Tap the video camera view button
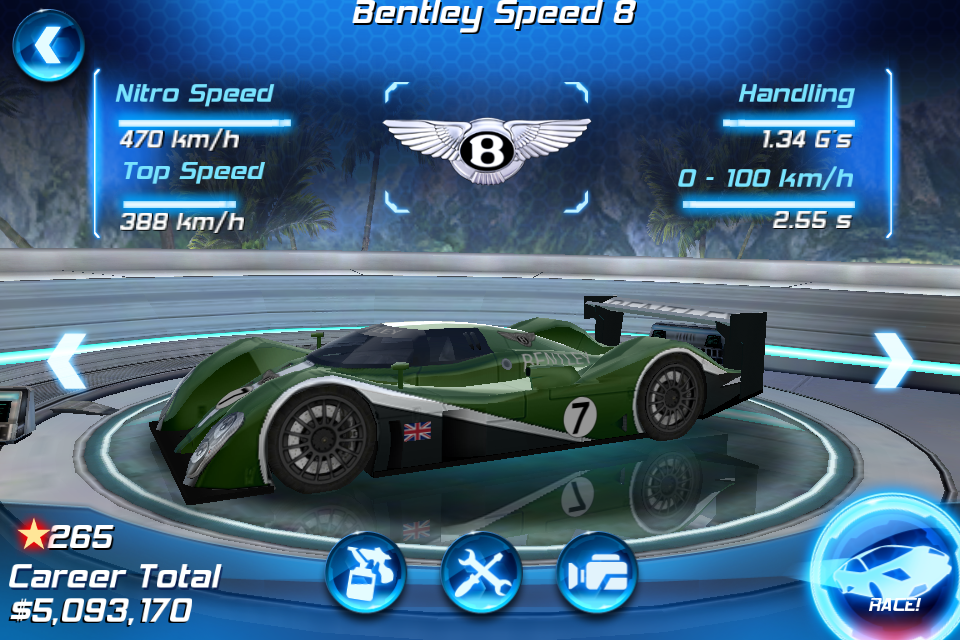 pyautogui.click(x=597, y=573)
